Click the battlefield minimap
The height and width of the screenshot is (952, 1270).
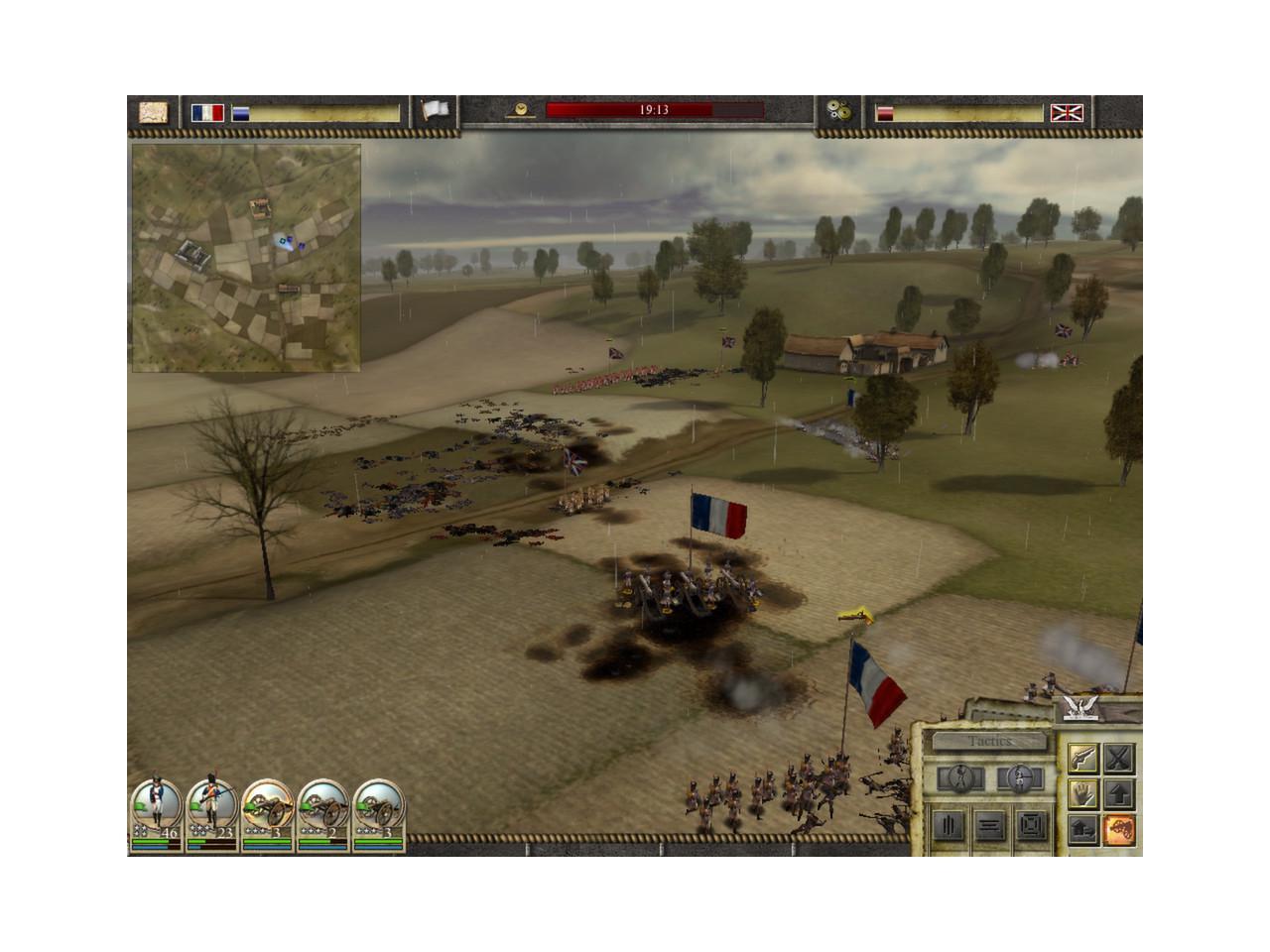click(246, 258)
